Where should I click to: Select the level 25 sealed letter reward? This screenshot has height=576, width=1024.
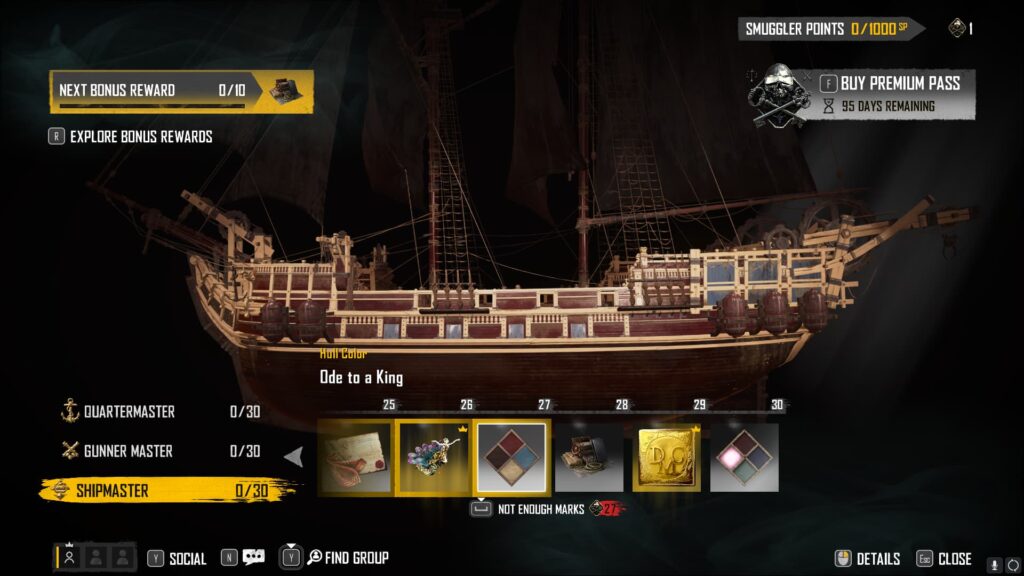[355, 458]
